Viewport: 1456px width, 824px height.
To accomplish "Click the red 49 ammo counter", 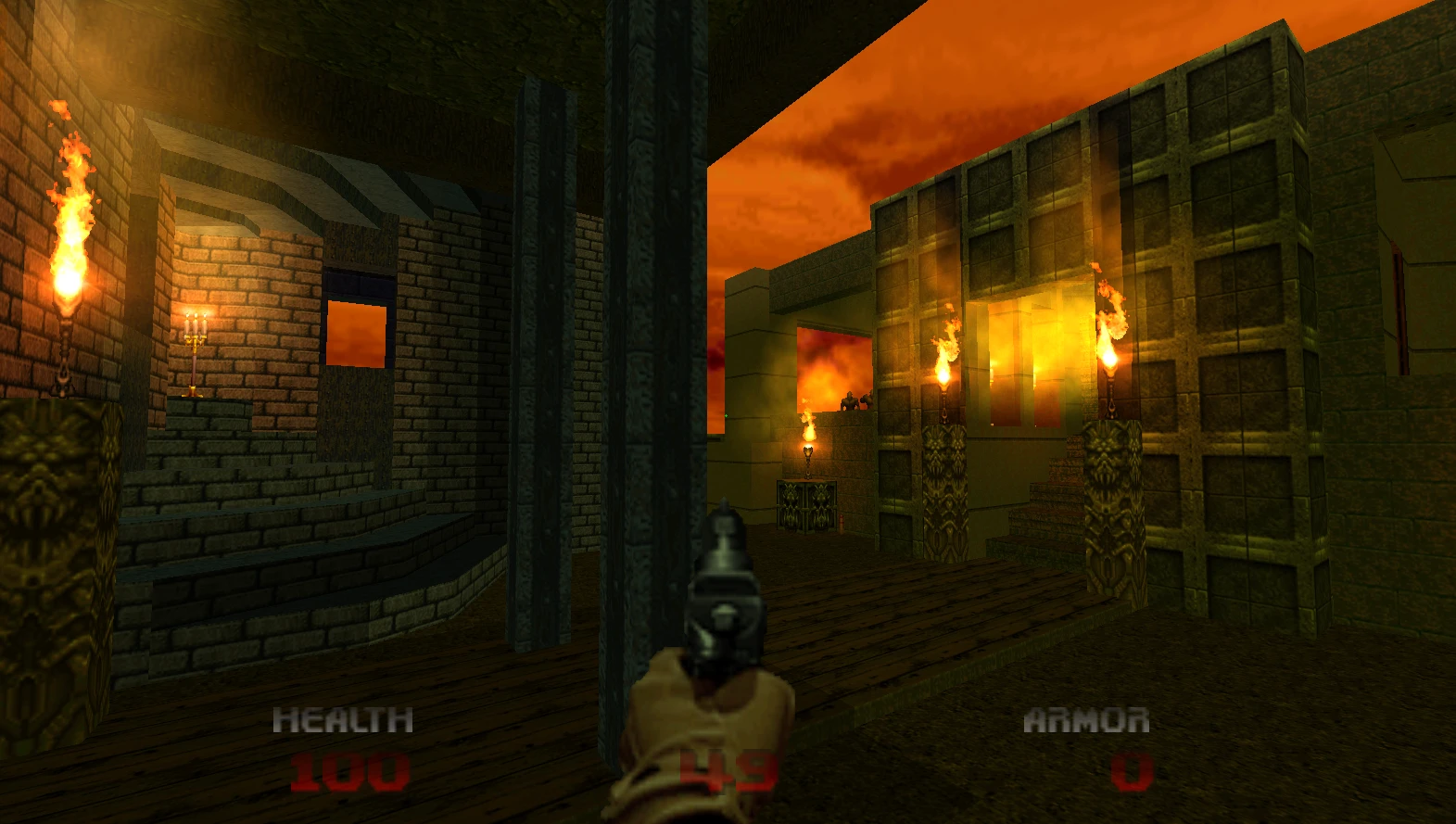I will click(x=728, y=767).
